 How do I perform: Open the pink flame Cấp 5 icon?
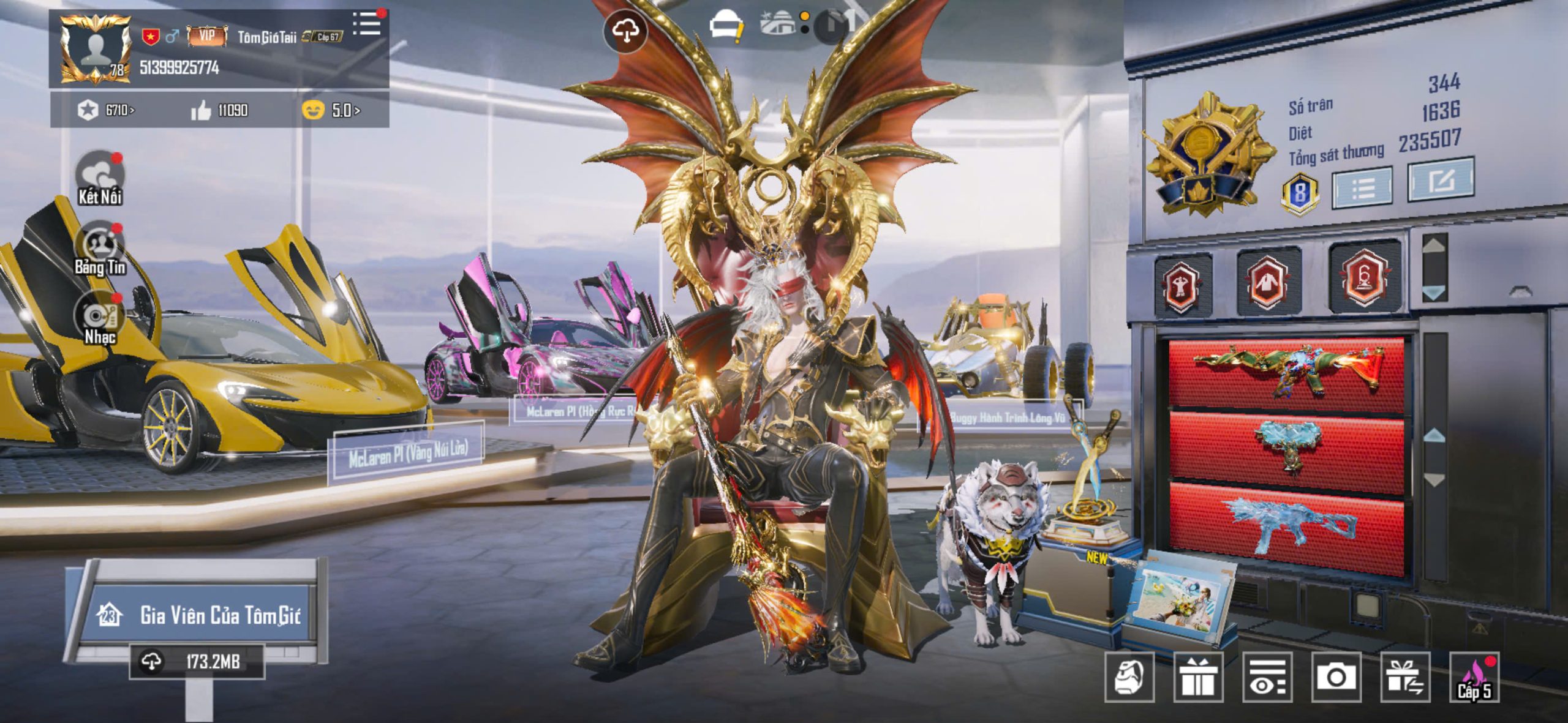pyautogui.click(x=1474, y=677)
